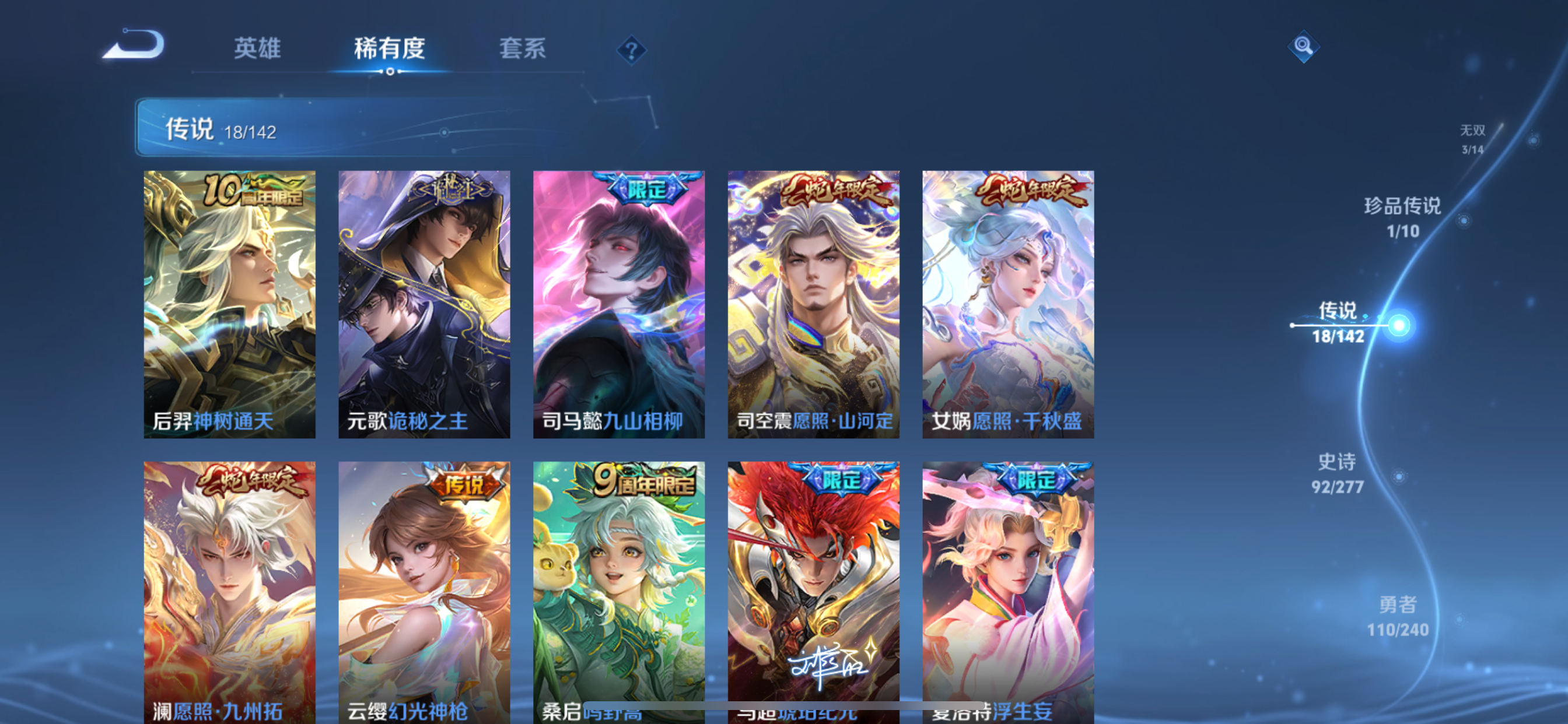This screenshot has width=1568, height=724.
Task: Open the search magnifier icon
Action: (1304, 47)
